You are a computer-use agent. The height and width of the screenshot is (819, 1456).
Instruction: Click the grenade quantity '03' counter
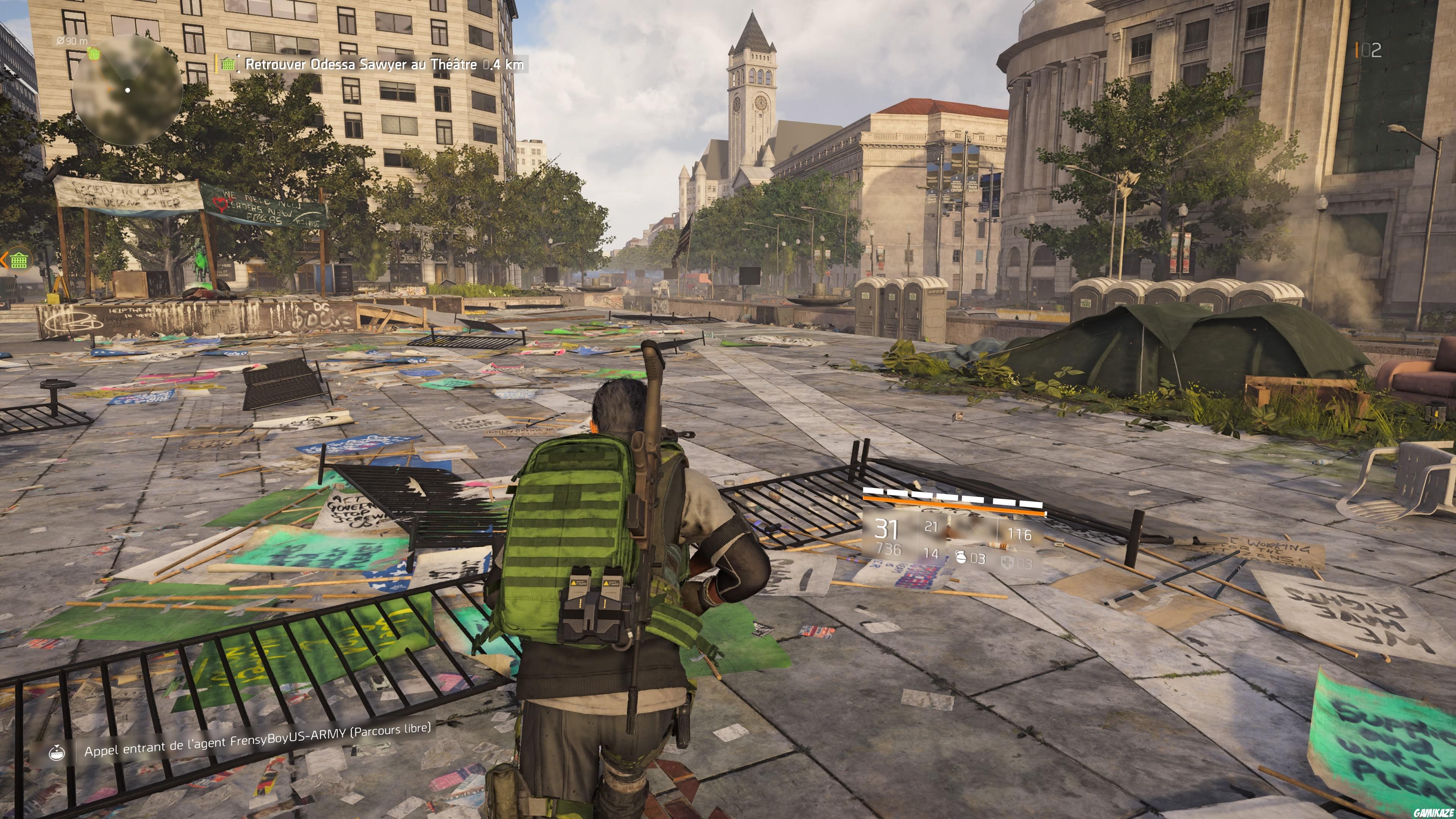coord(978,559)
